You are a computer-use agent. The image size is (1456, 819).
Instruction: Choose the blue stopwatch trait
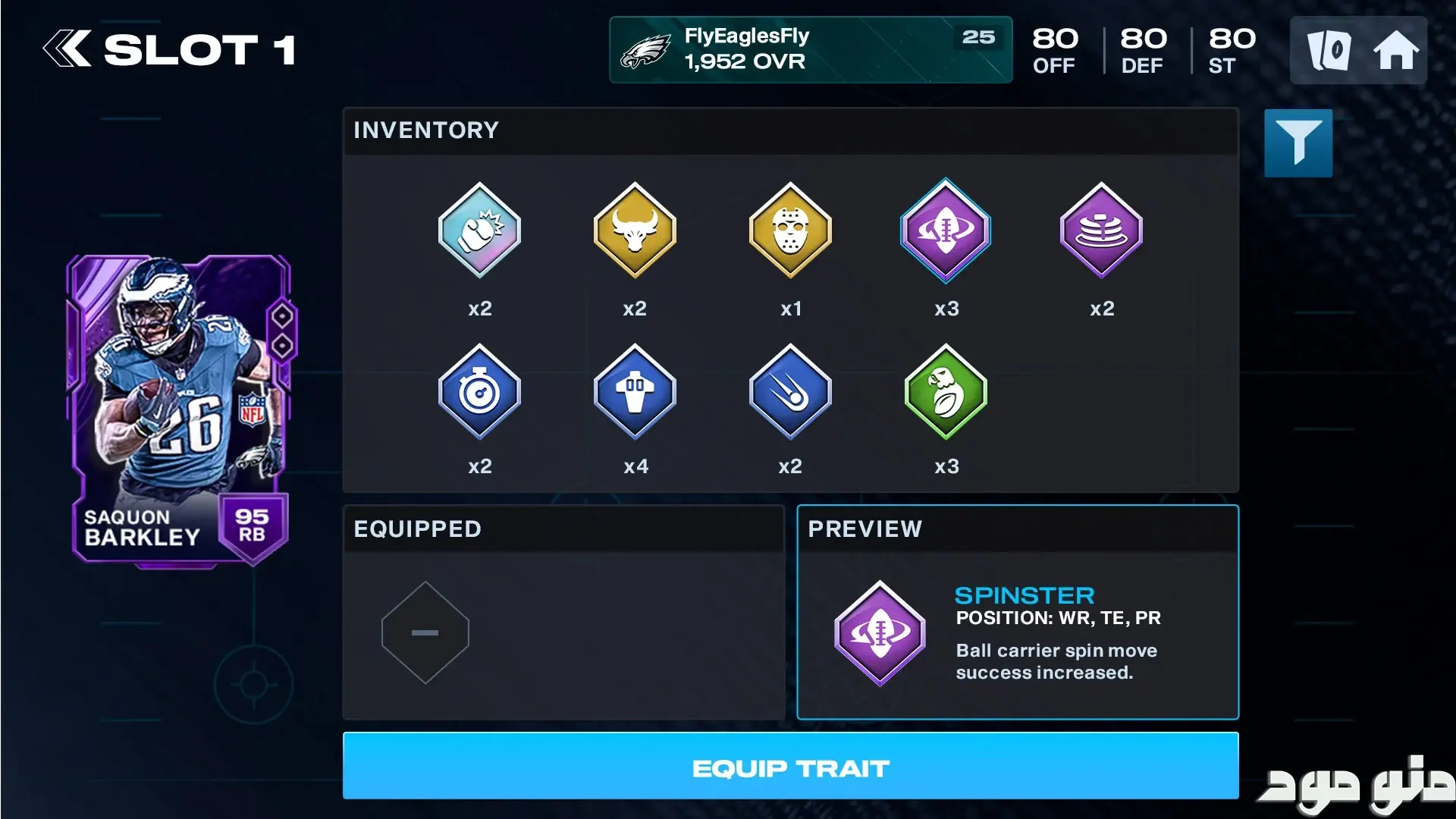coord(479,392)
